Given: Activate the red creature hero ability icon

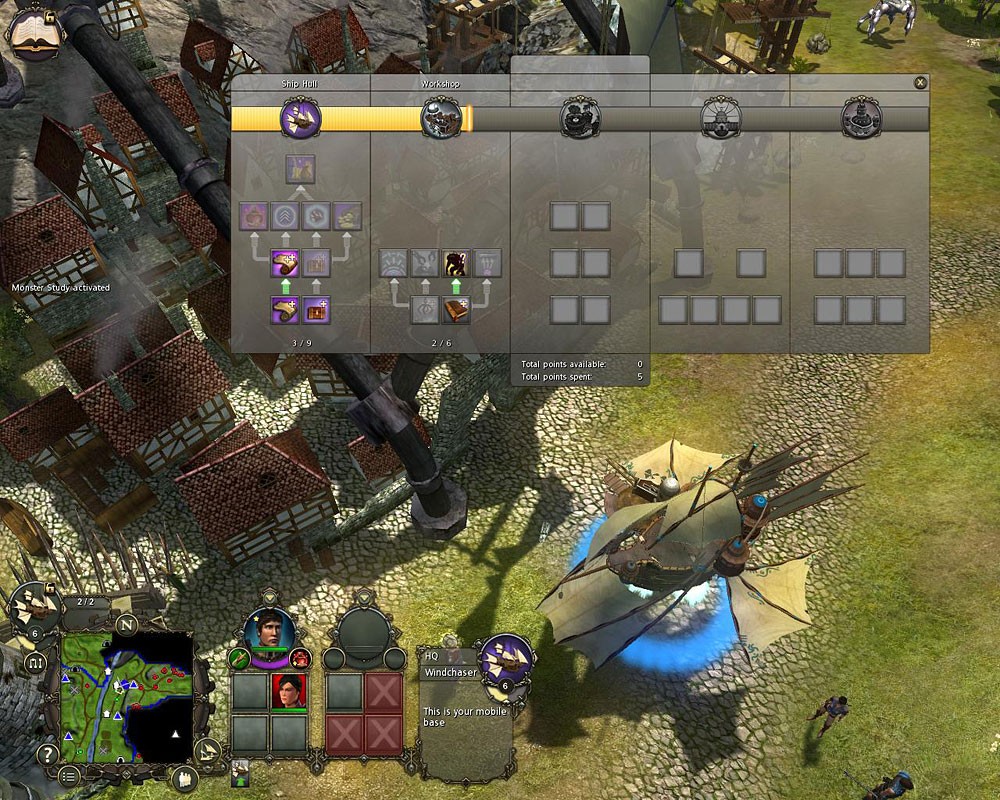Looking at the screenshot, I should point(301,658).
